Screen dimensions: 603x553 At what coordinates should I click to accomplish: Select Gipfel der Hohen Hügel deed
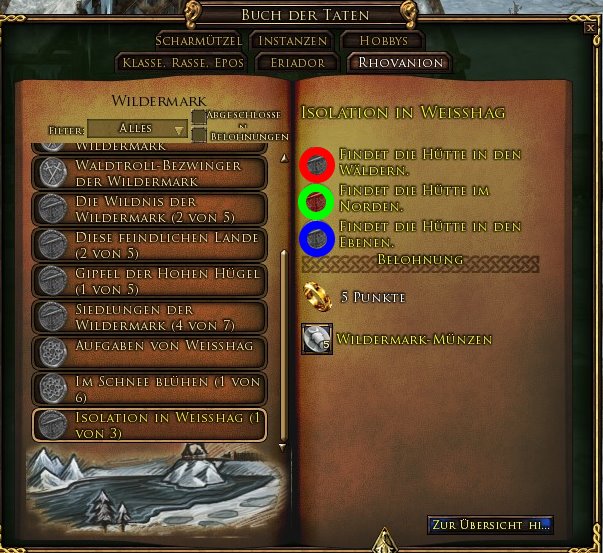click(x=150, y=280)
